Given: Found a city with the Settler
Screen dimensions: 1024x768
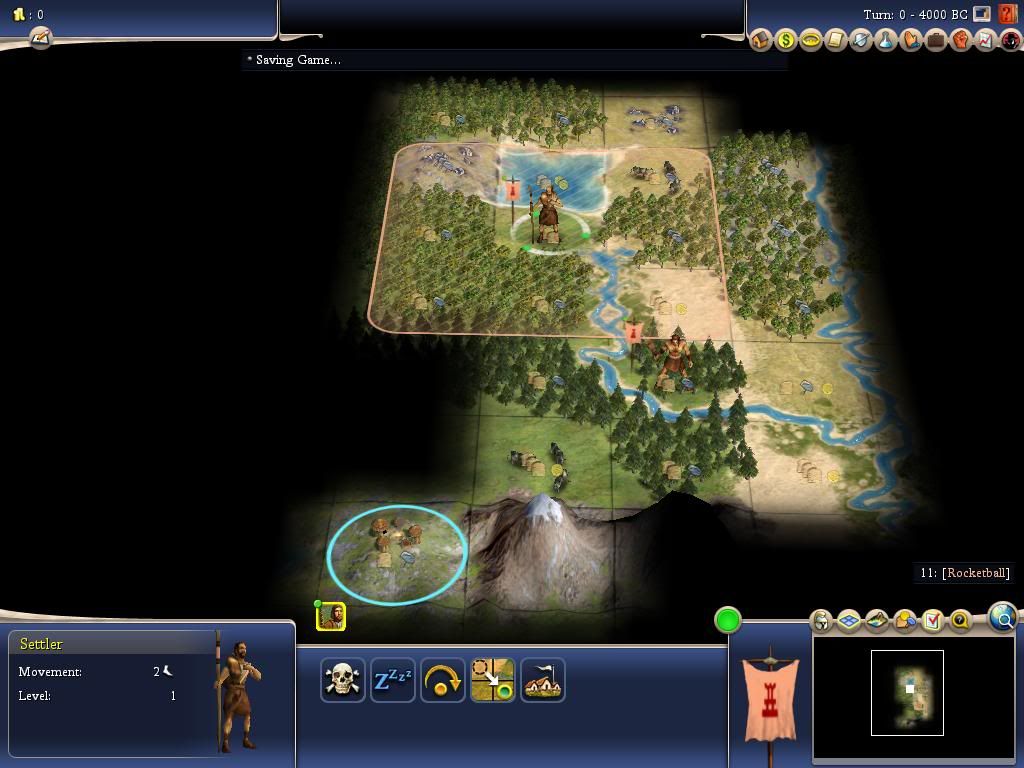Looking at the screenshot, I should click(543, 681).
